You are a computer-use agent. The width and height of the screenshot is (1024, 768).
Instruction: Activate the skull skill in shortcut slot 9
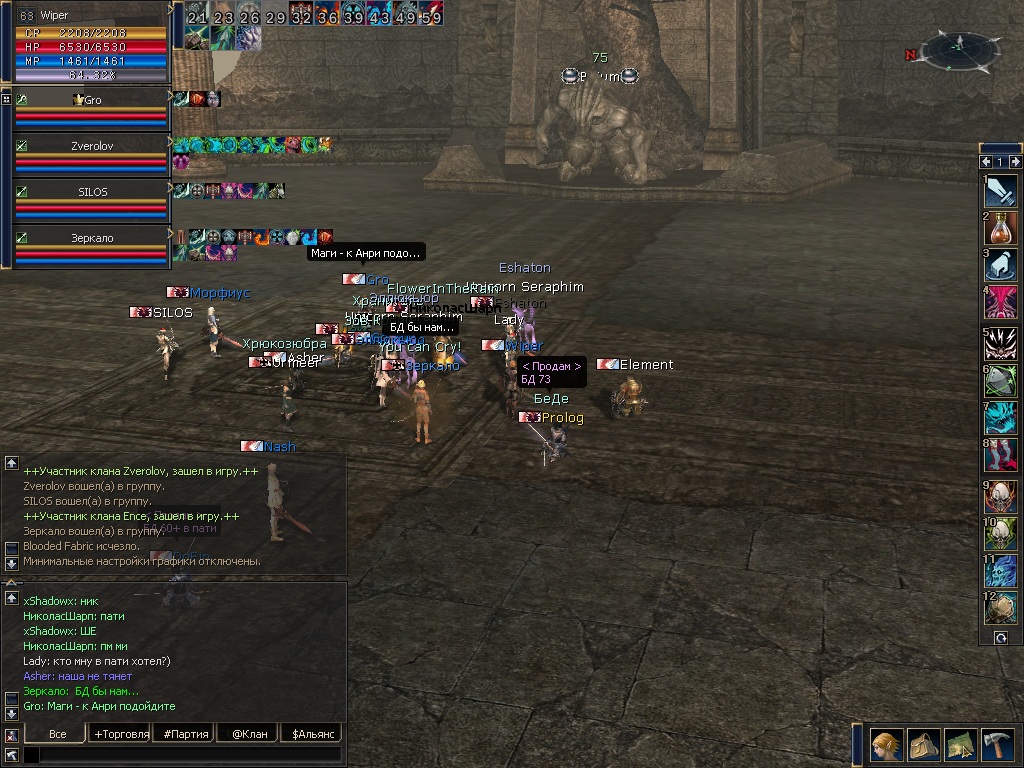tap(1000, 495)
